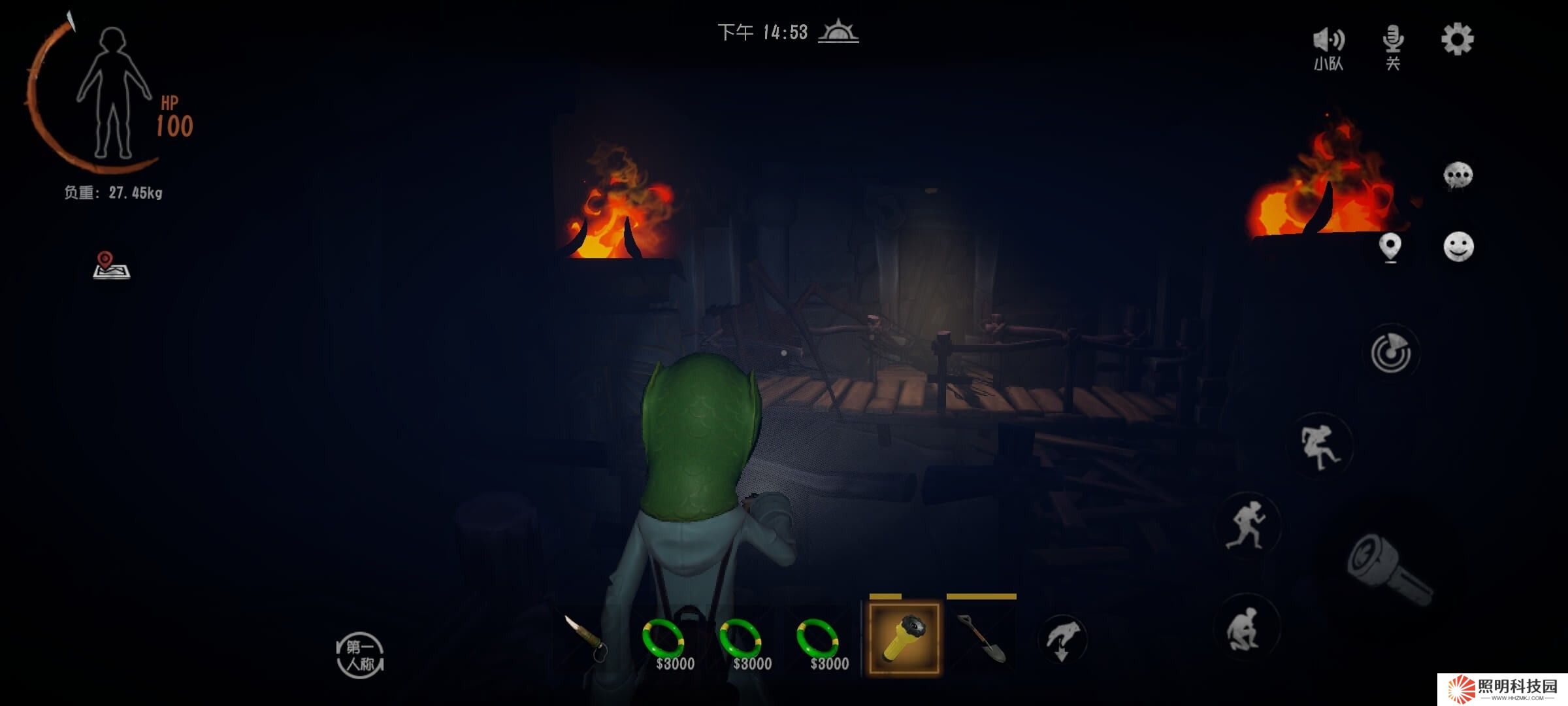Screen dimensions: 1568x706
Task: Select the shovel hotbar slot
Action: [981, 639]
